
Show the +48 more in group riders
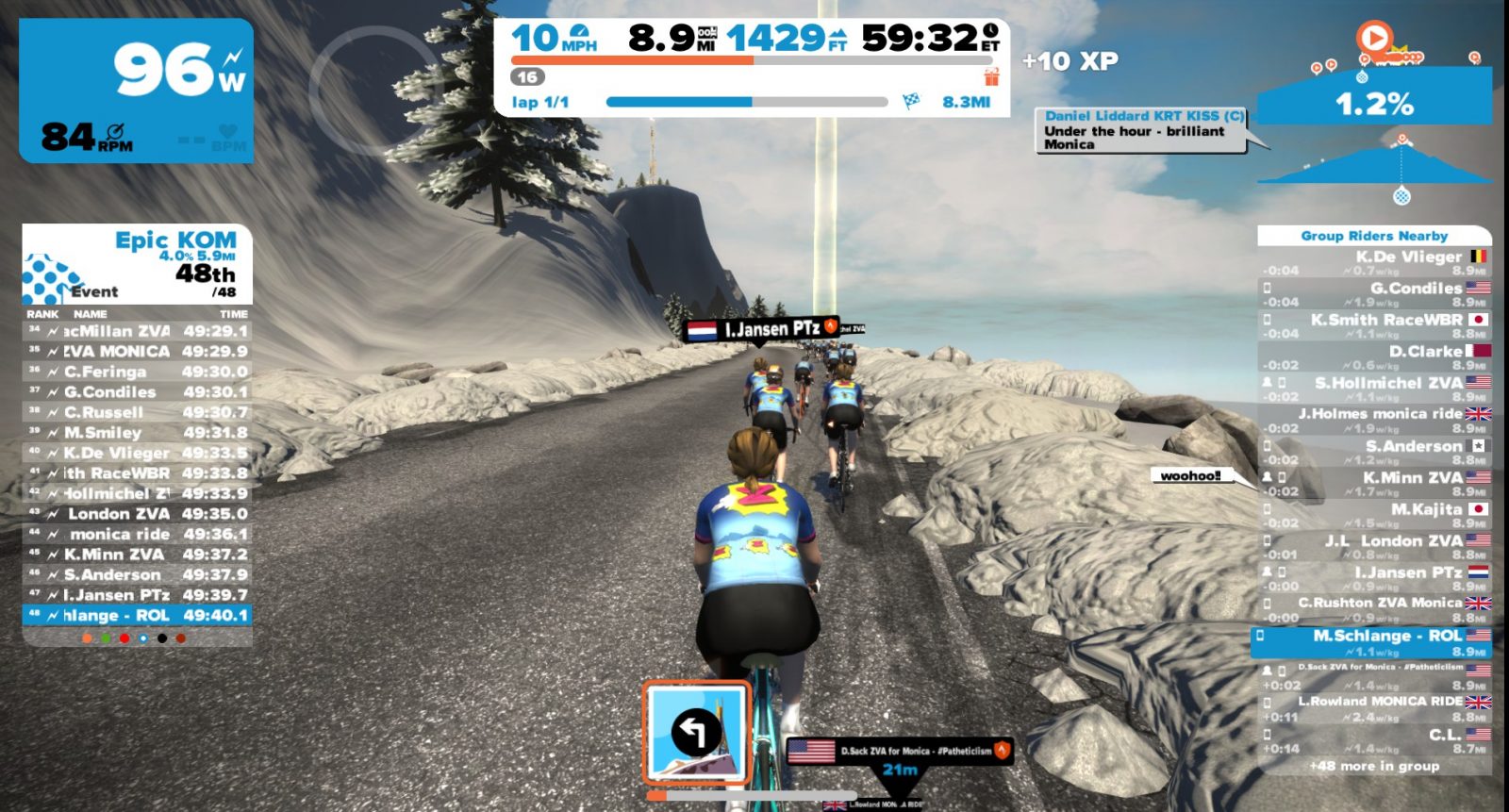point(1374,766)
